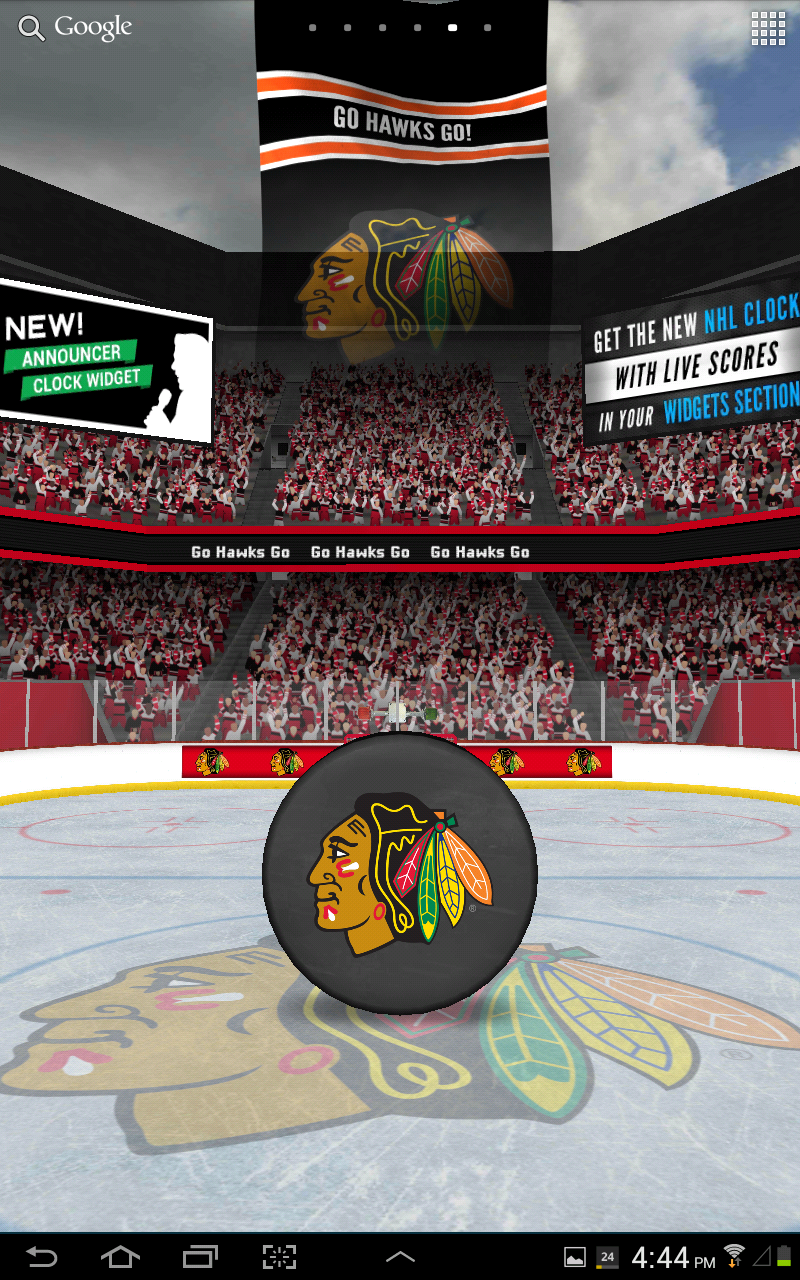Open the Google search bar
The width and height of the screenshot is (800, 1280).
coord(75,28)
